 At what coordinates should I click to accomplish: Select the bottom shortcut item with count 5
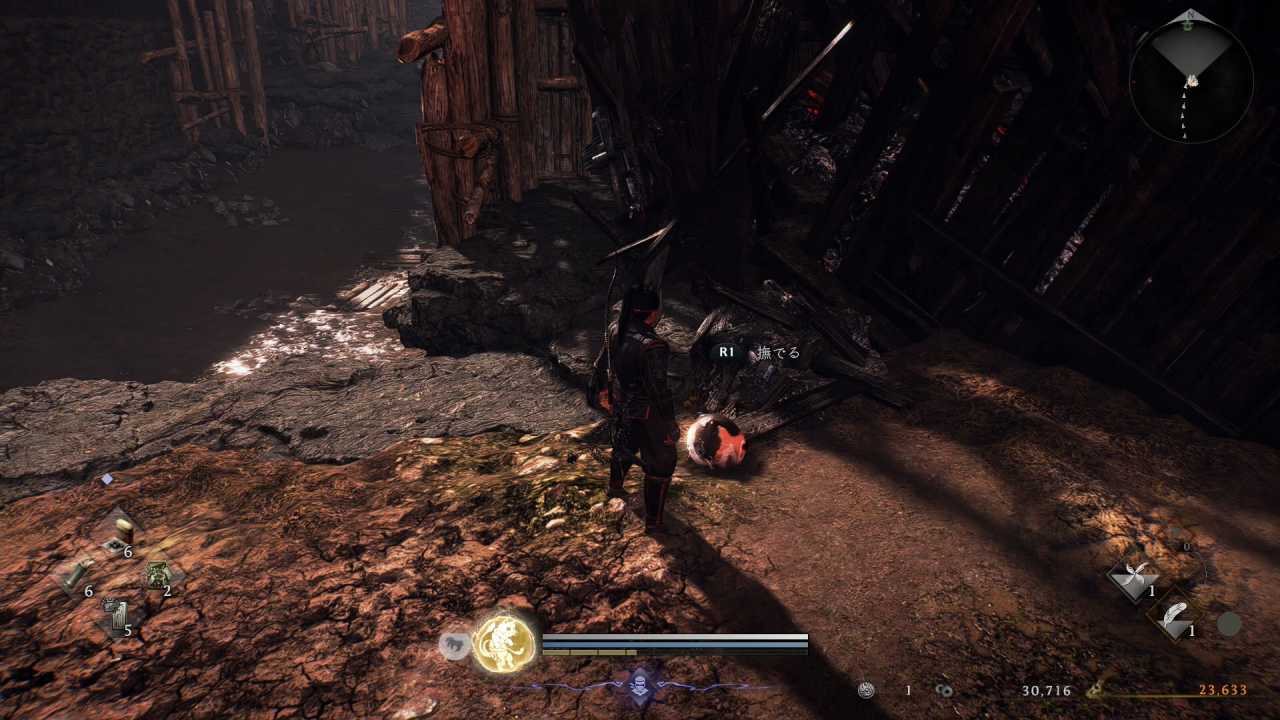click(x=117, y=615)
